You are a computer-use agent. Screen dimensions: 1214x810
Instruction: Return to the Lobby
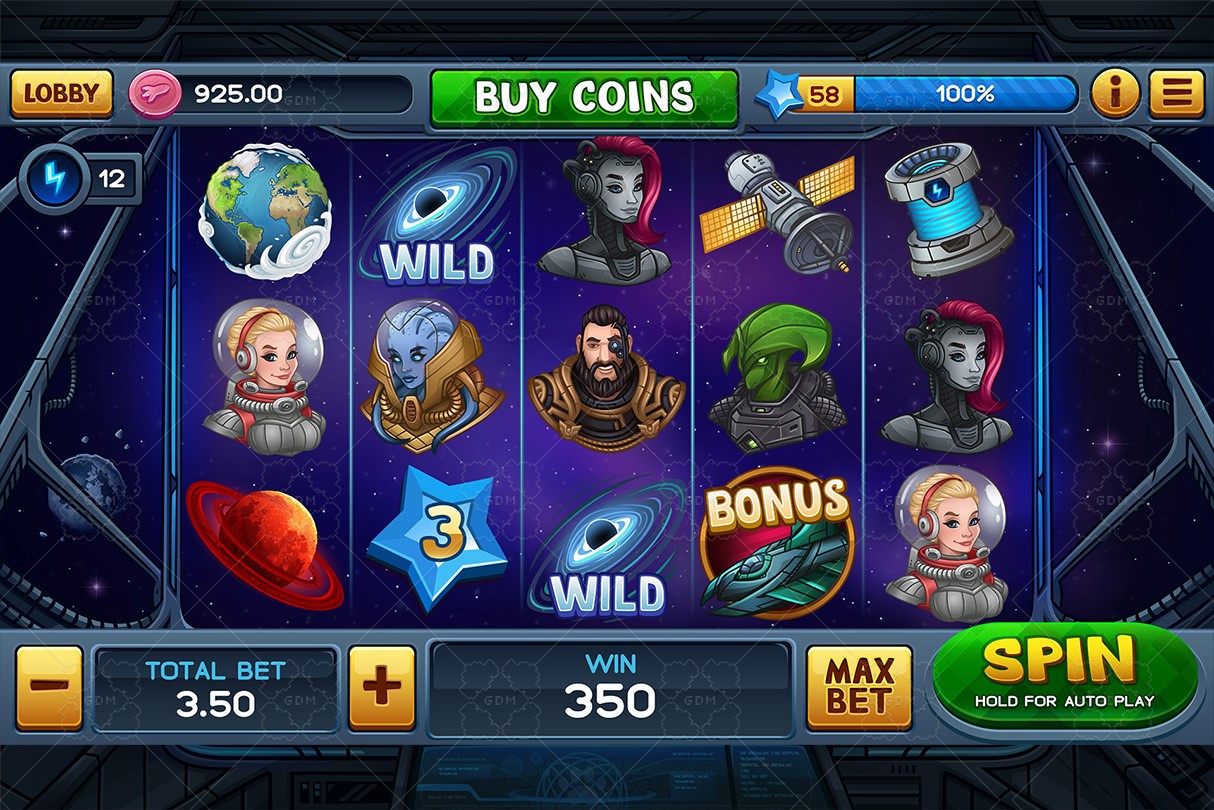click(x=61, y=94)
